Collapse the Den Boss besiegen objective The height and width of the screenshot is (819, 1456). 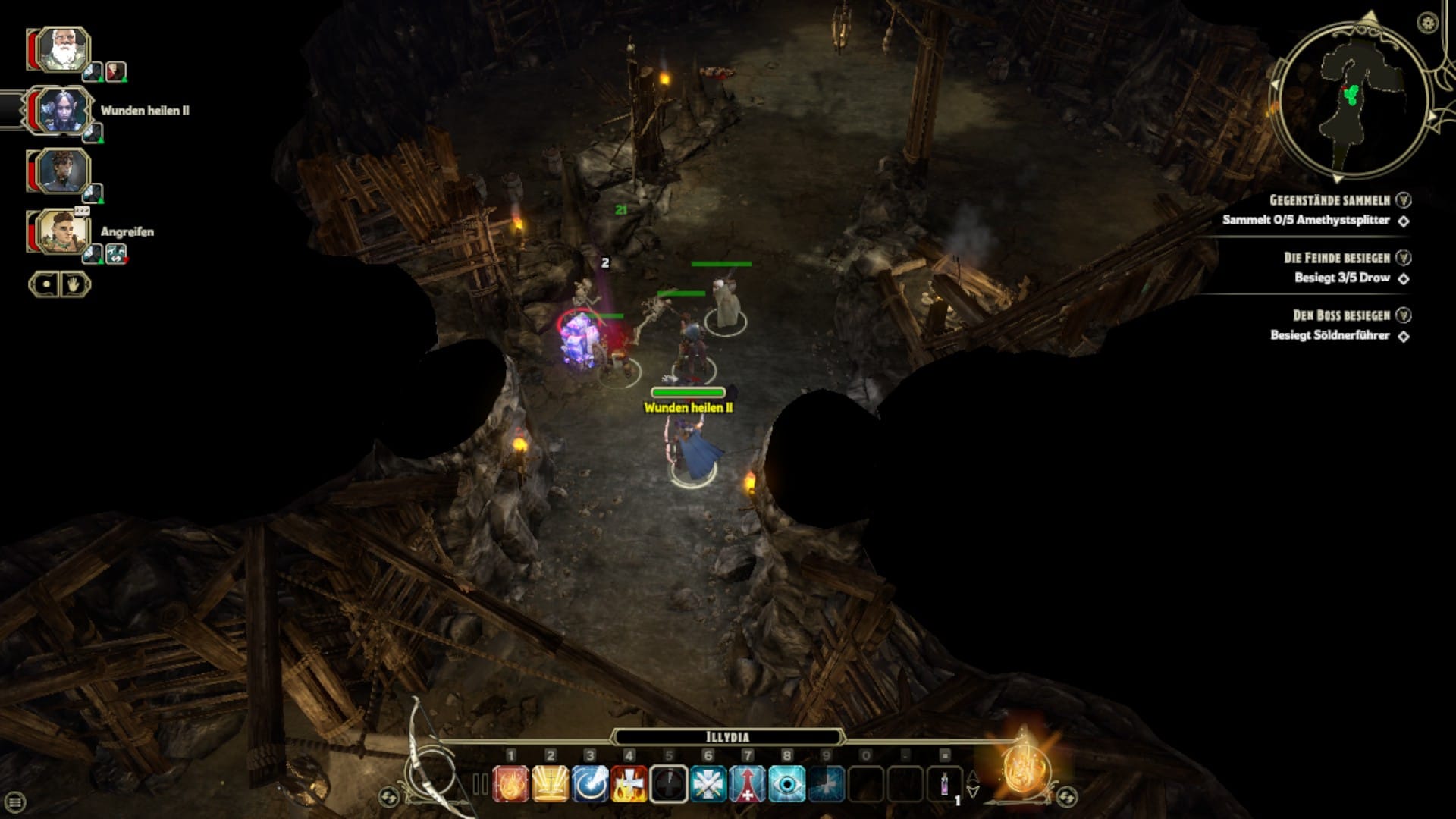pos(1404,315)
